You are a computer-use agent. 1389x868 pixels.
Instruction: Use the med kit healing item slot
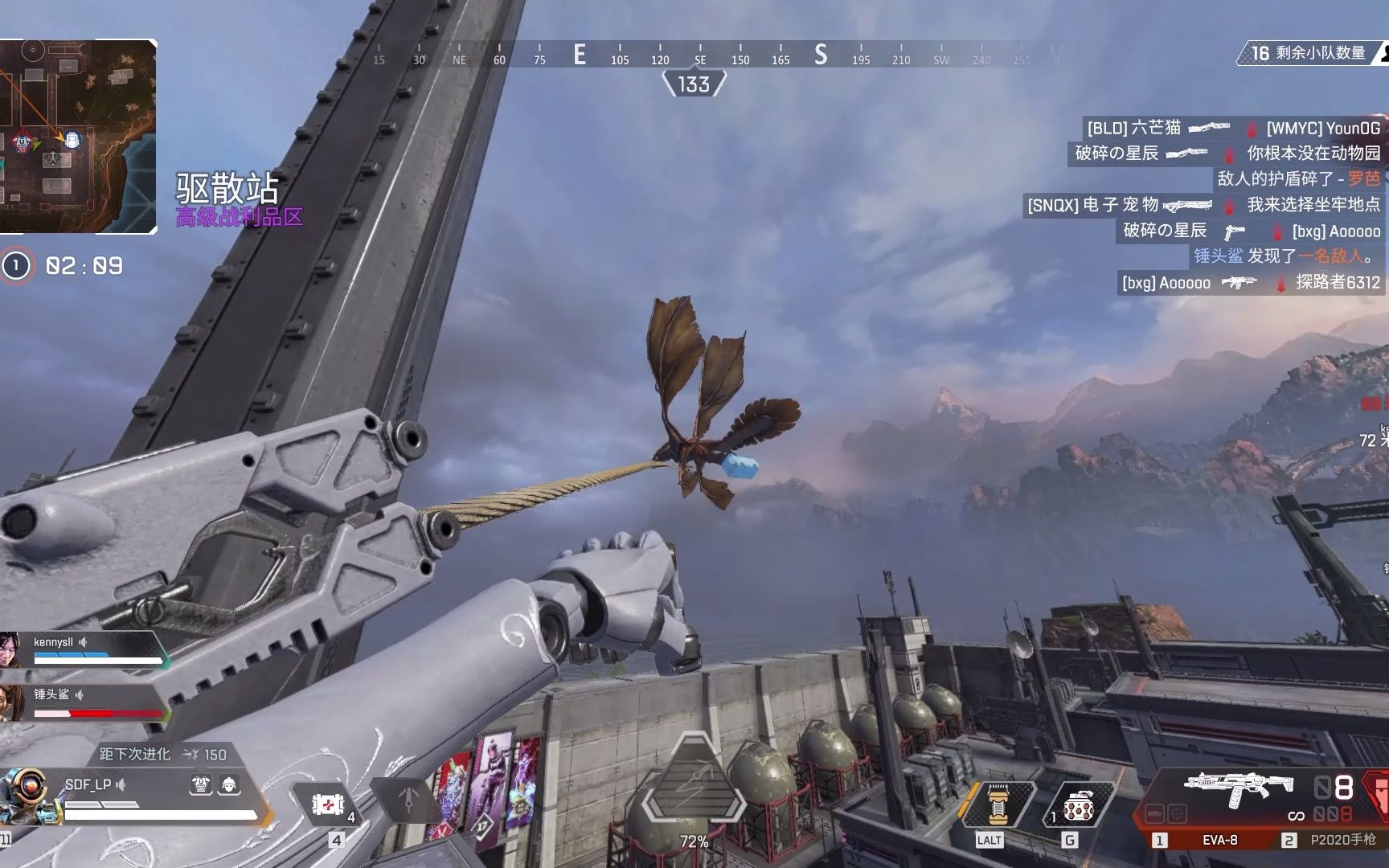tap(328, 804)
